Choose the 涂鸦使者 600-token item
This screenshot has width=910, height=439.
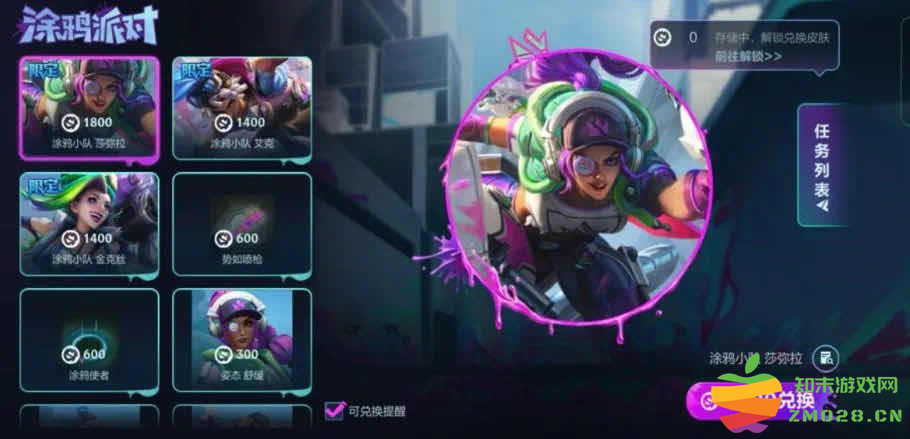click(x=89, y=340)
